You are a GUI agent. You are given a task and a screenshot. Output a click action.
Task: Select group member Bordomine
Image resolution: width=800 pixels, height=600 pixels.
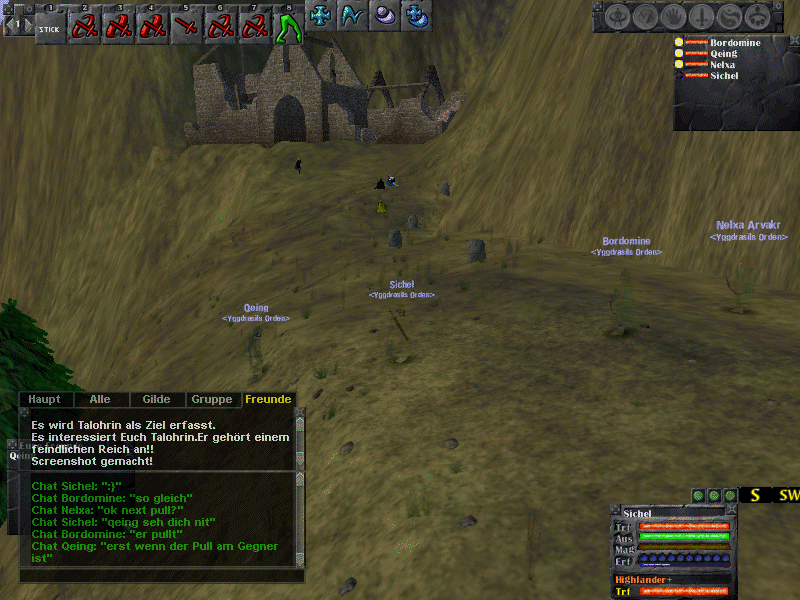734,43
